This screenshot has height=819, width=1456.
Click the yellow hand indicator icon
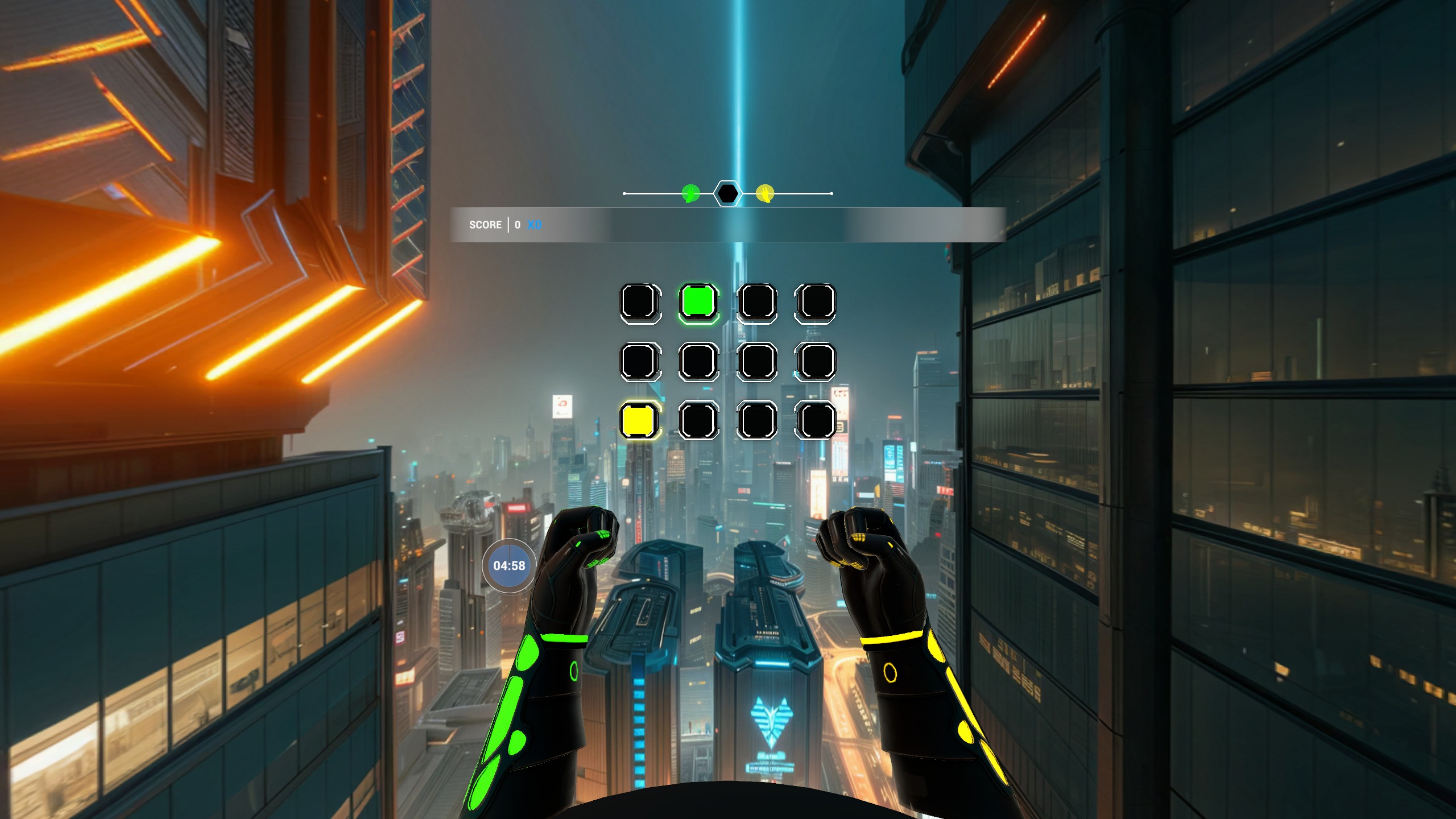(x=765, y=194)
